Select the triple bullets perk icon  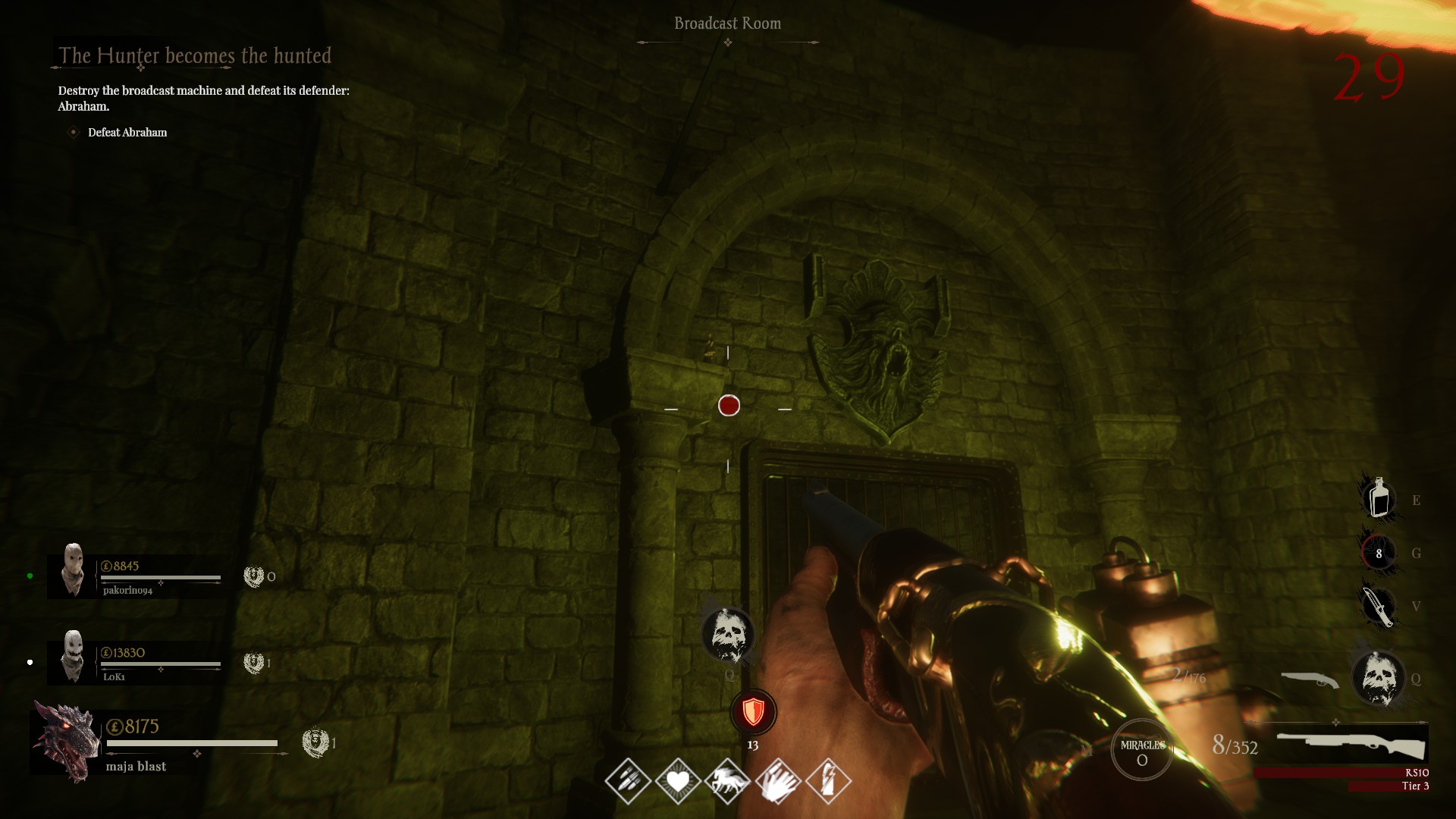coord(628,780)
